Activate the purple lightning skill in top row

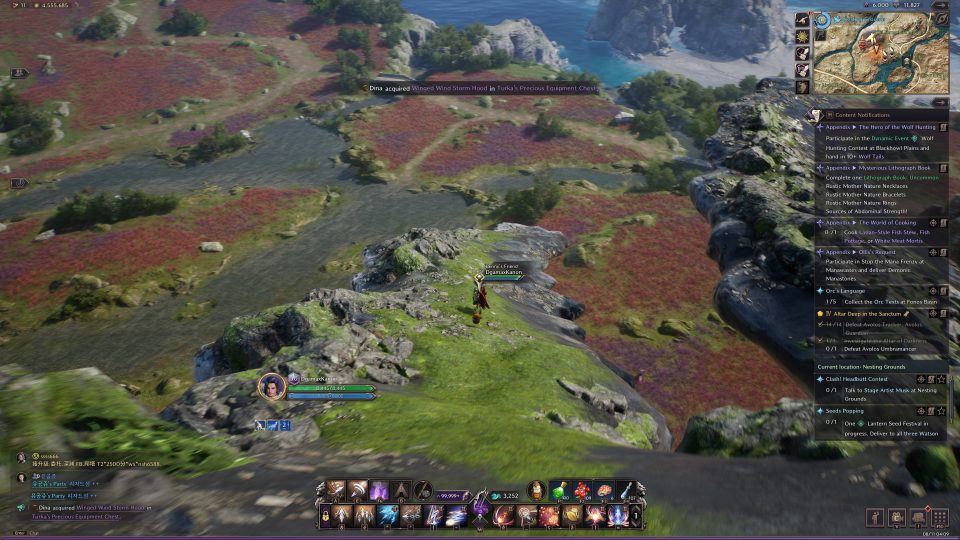380,490
